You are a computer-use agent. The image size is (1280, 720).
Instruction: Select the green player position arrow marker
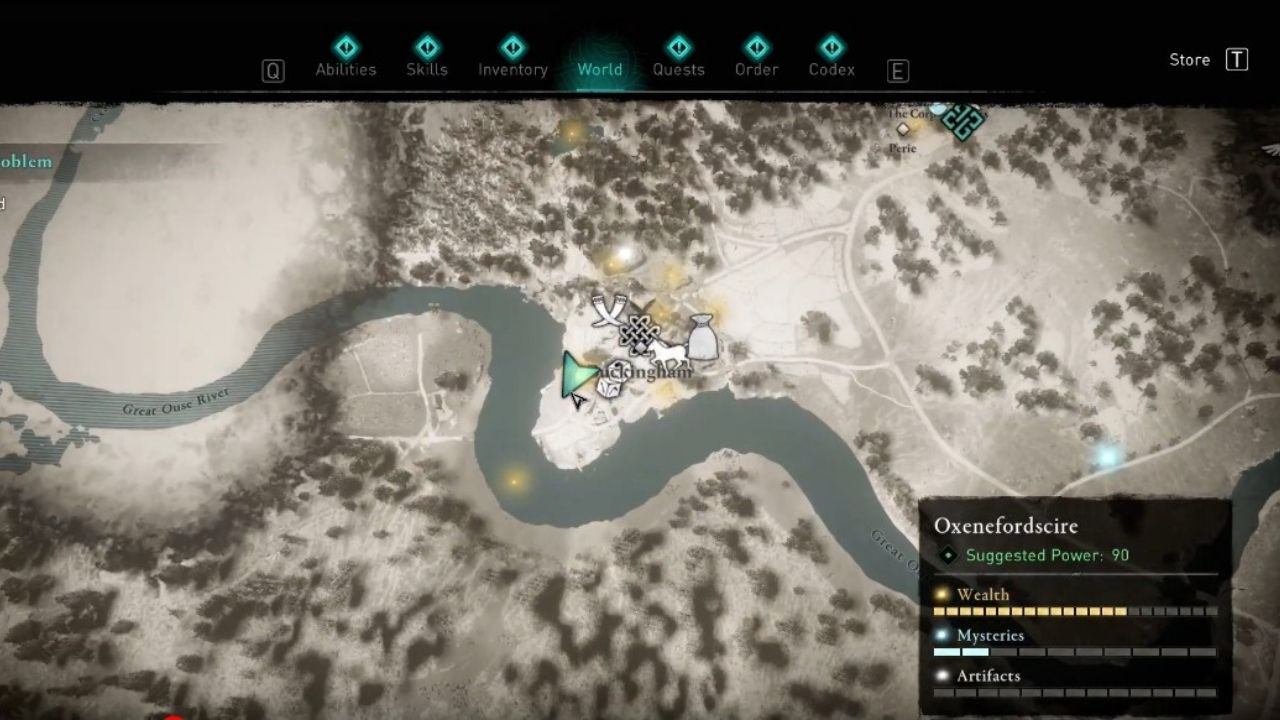(578, 375)
